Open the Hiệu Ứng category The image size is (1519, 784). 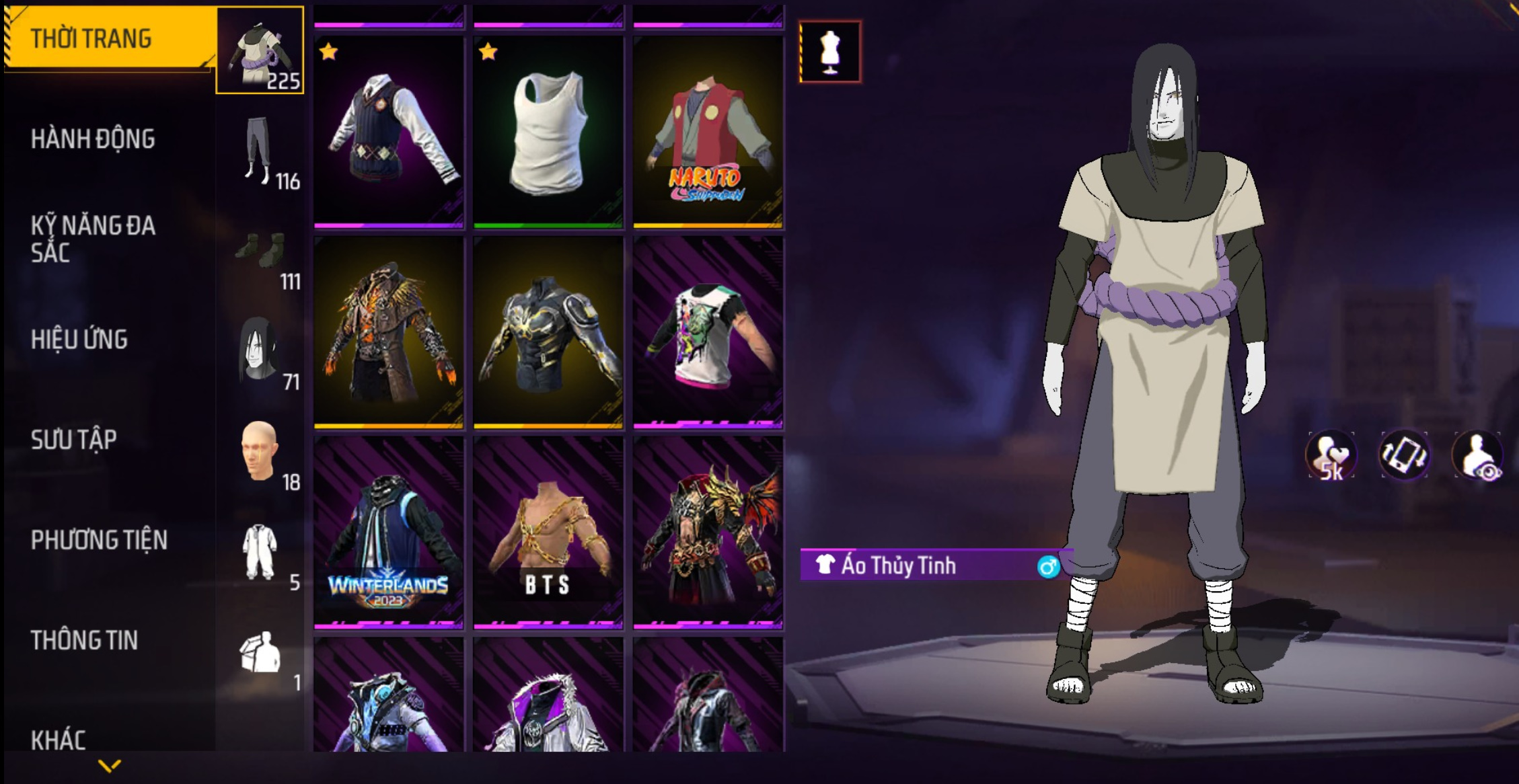(79, 340)
